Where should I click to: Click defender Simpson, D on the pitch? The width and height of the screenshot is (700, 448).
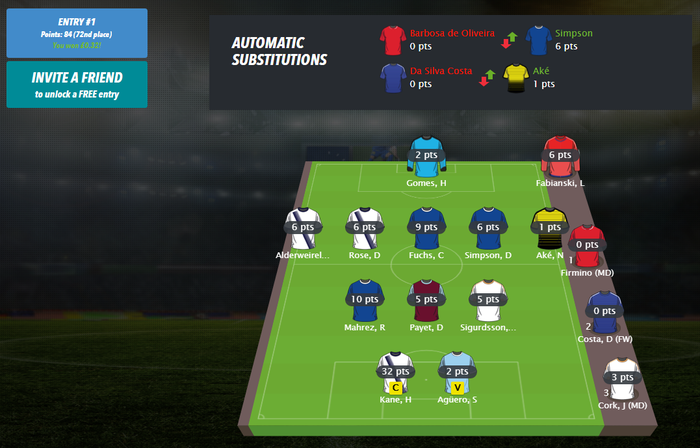[x=488, y=228]
